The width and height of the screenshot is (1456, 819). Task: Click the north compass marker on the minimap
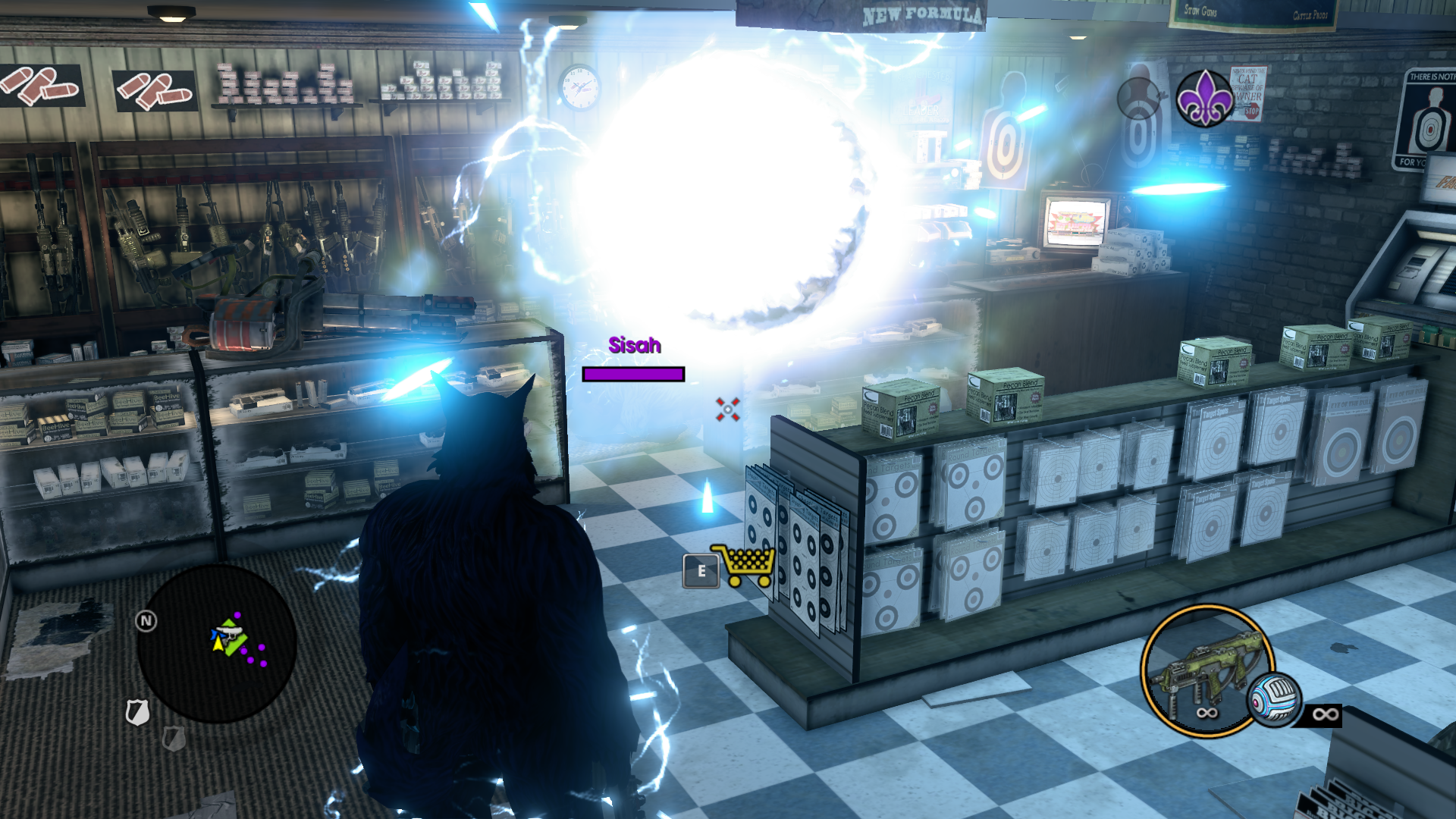pos(146,622)
